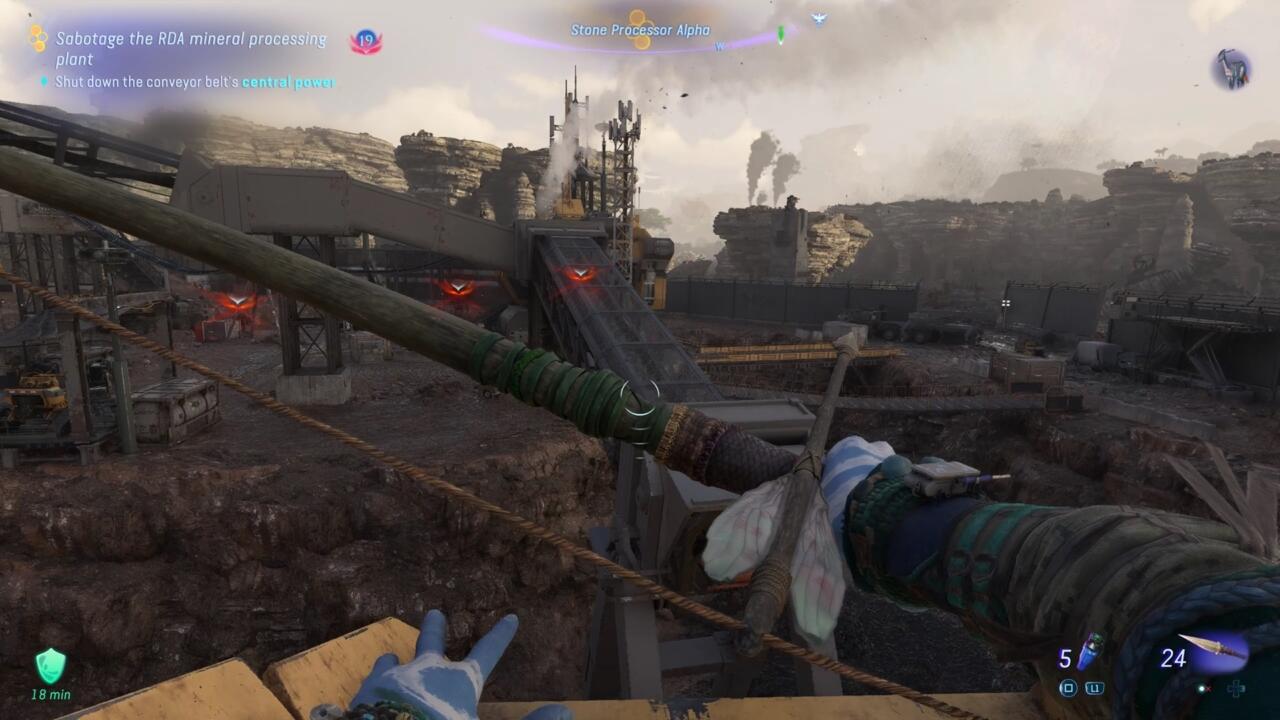Click the green waypoint marker on the compass
The height and width of the screenshot is (720, 1280).
click(x=781, y=35)
